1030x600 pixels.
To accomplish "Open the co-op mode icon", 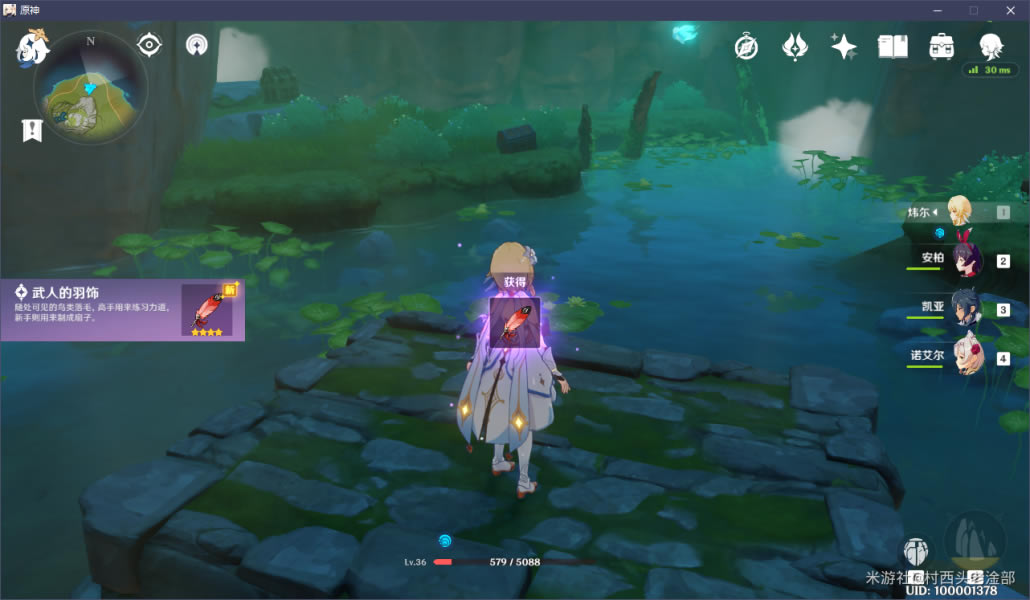I will pyautogui.click(x=197, y=45).
